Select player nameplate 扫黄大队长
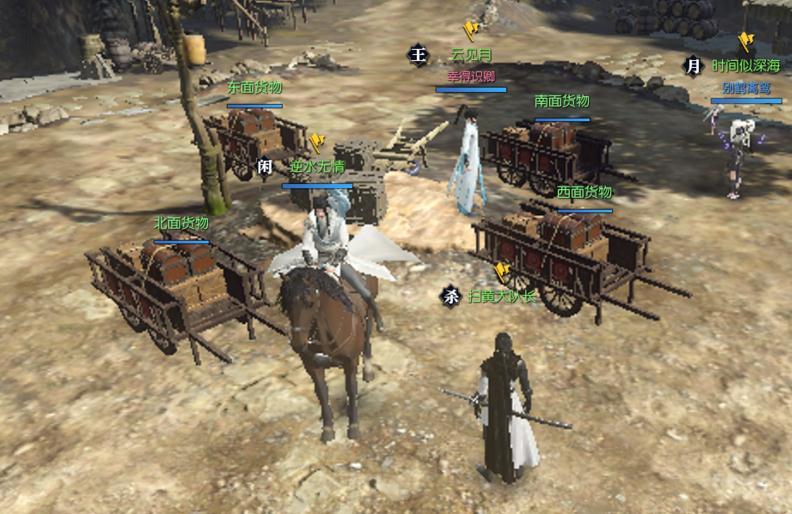 point(502,296)
